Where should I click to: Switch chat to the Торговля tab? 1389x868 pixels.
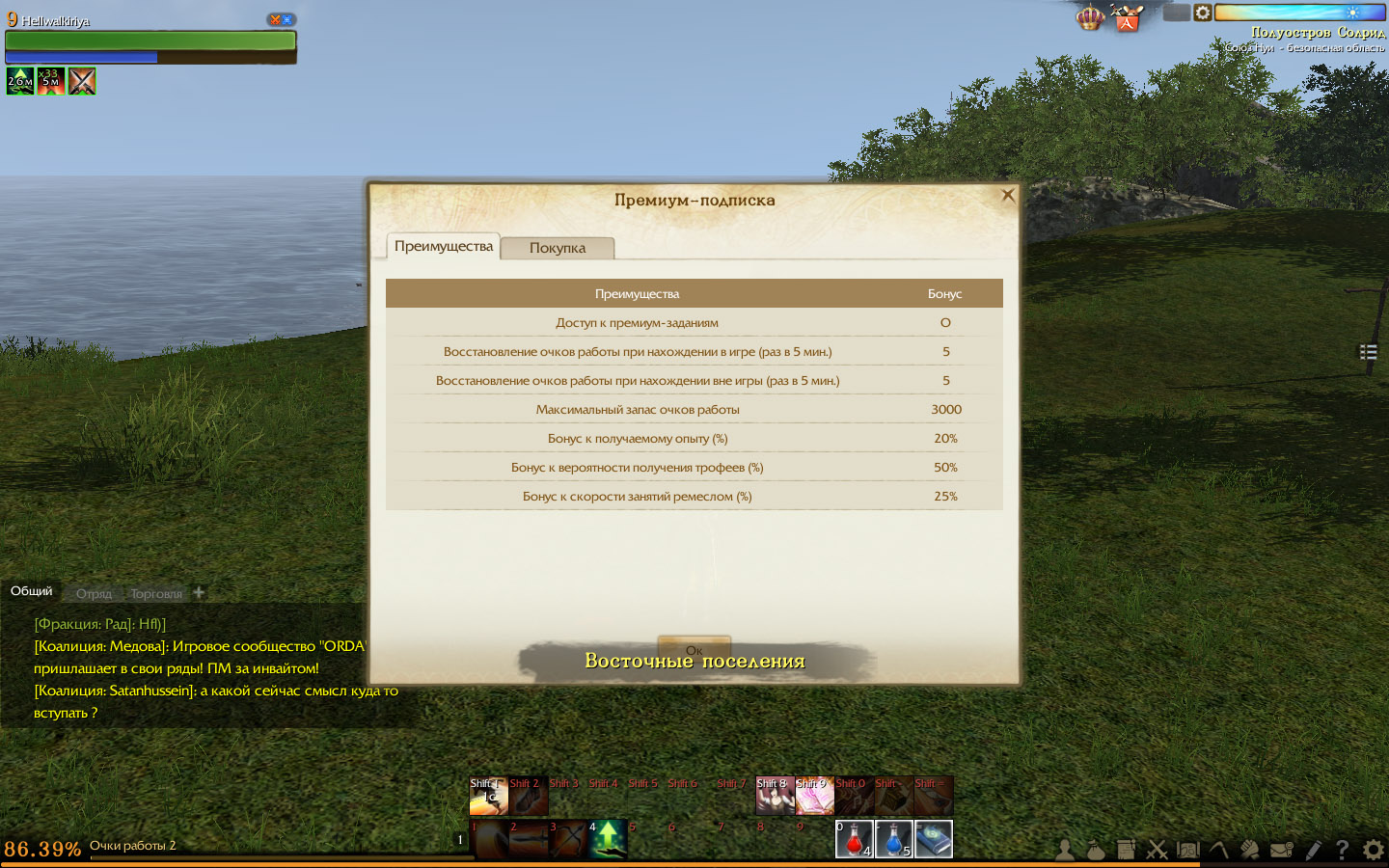[x=156, y=593]
